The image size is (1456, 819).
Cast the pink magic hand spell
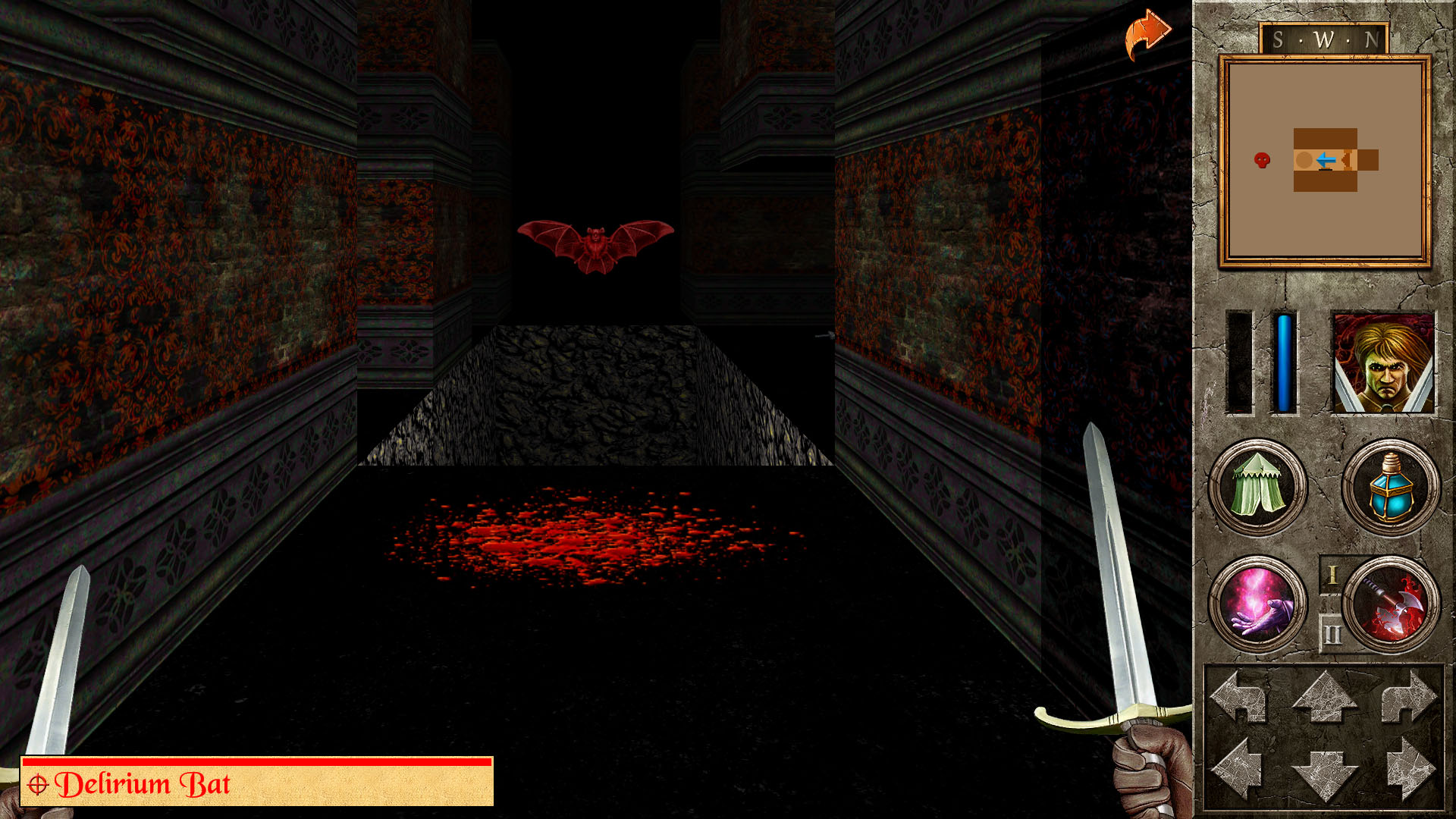coord(1257,604)
